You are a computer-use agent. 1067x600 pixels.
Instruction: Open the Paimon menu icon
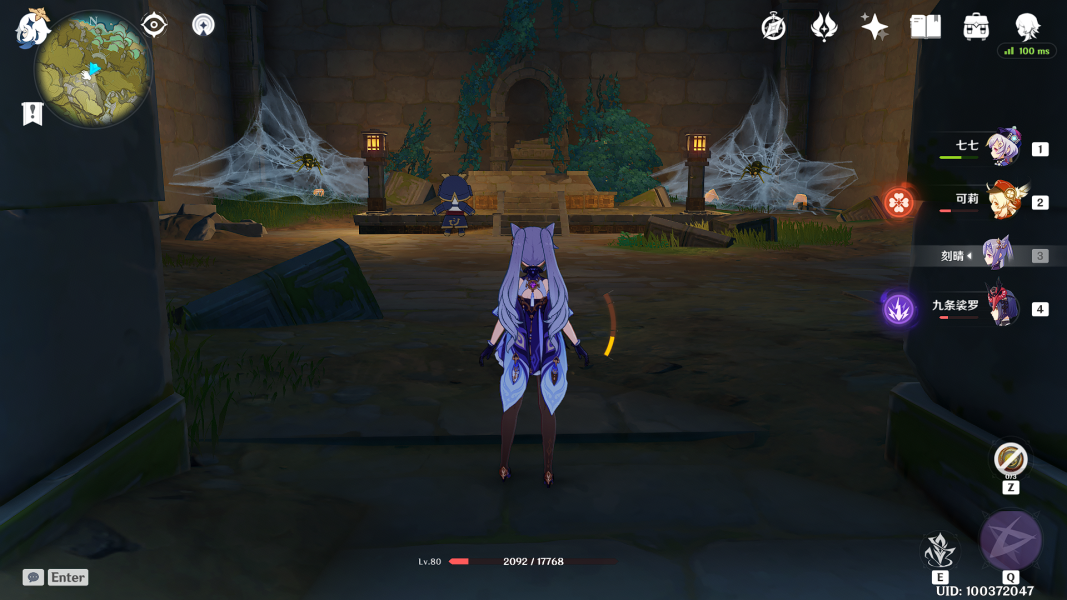click(32, 27)
